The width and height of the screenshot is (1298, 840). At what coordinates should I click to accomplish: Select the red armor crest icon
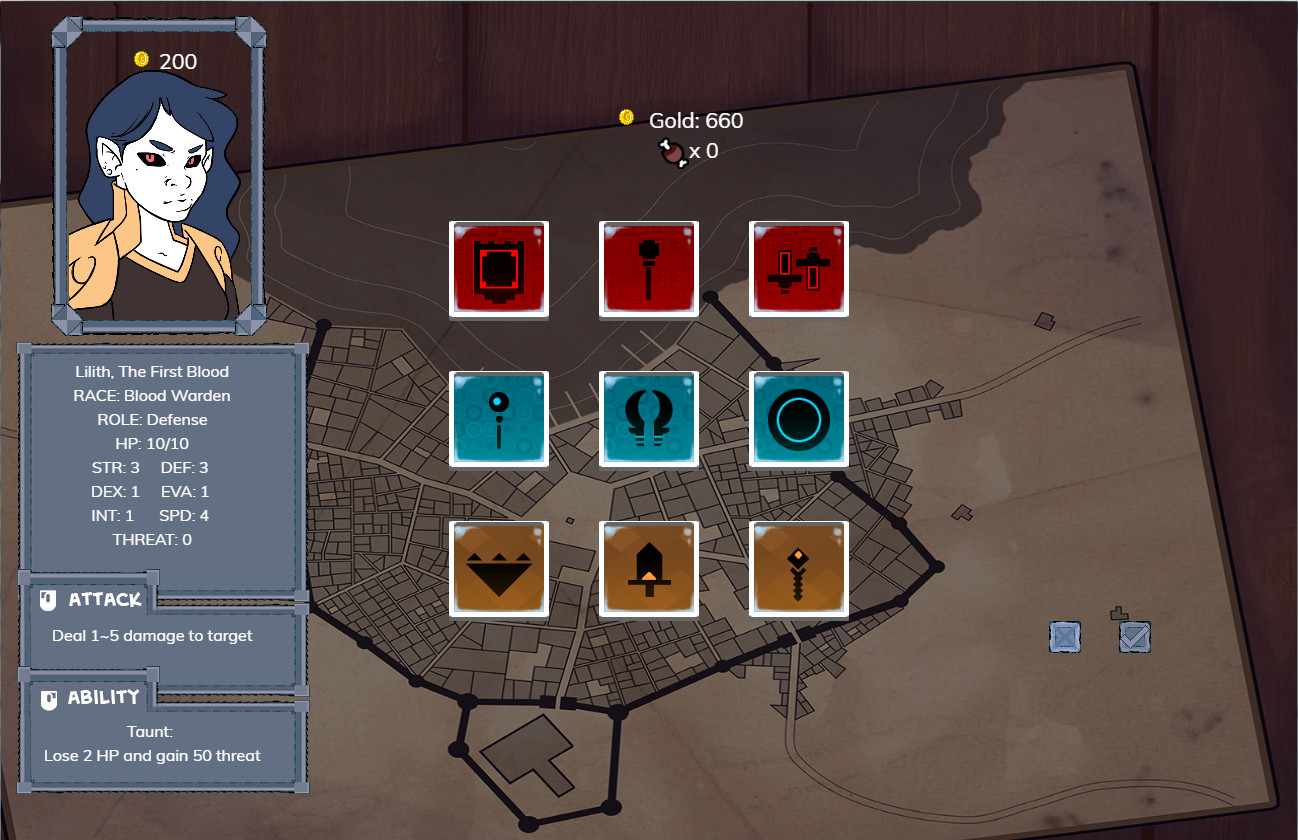(x=498, y=268)
